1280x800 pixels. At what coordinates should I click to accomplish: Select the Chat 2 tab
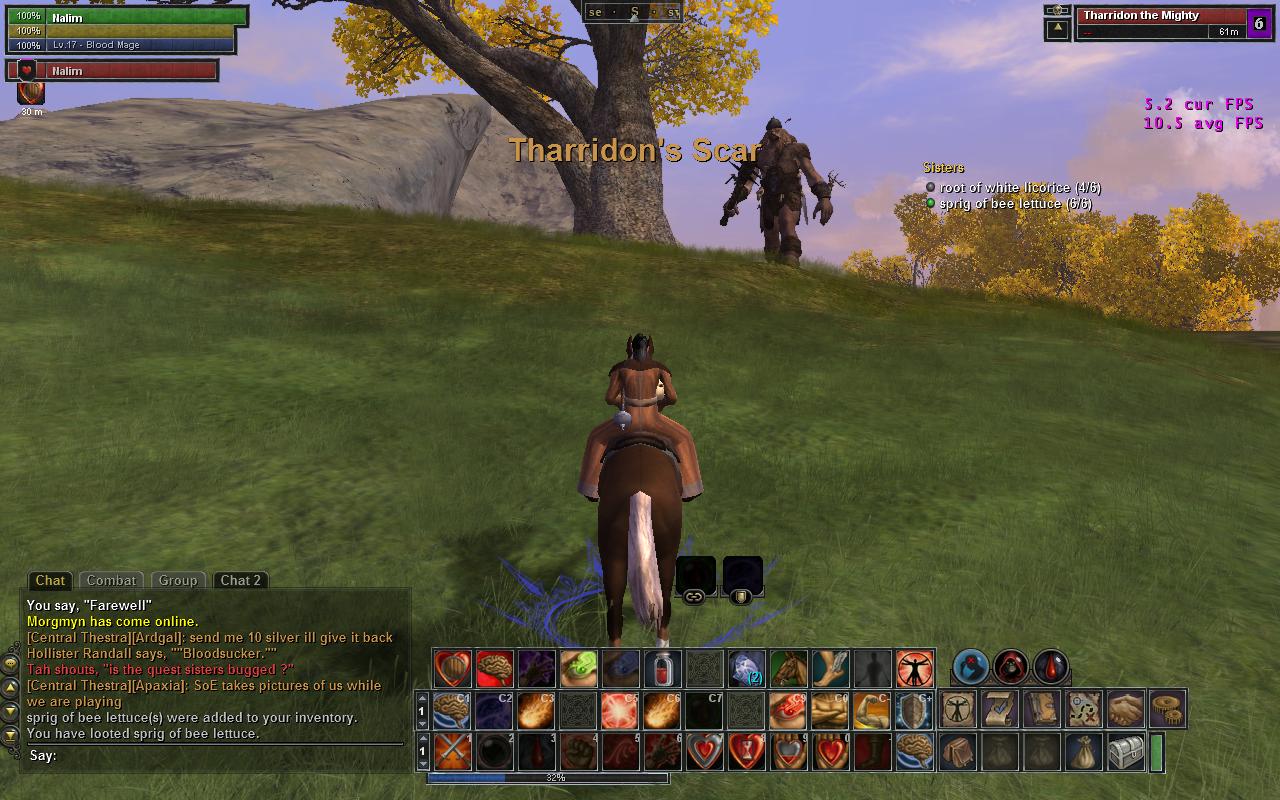click(x=240, y=580)
